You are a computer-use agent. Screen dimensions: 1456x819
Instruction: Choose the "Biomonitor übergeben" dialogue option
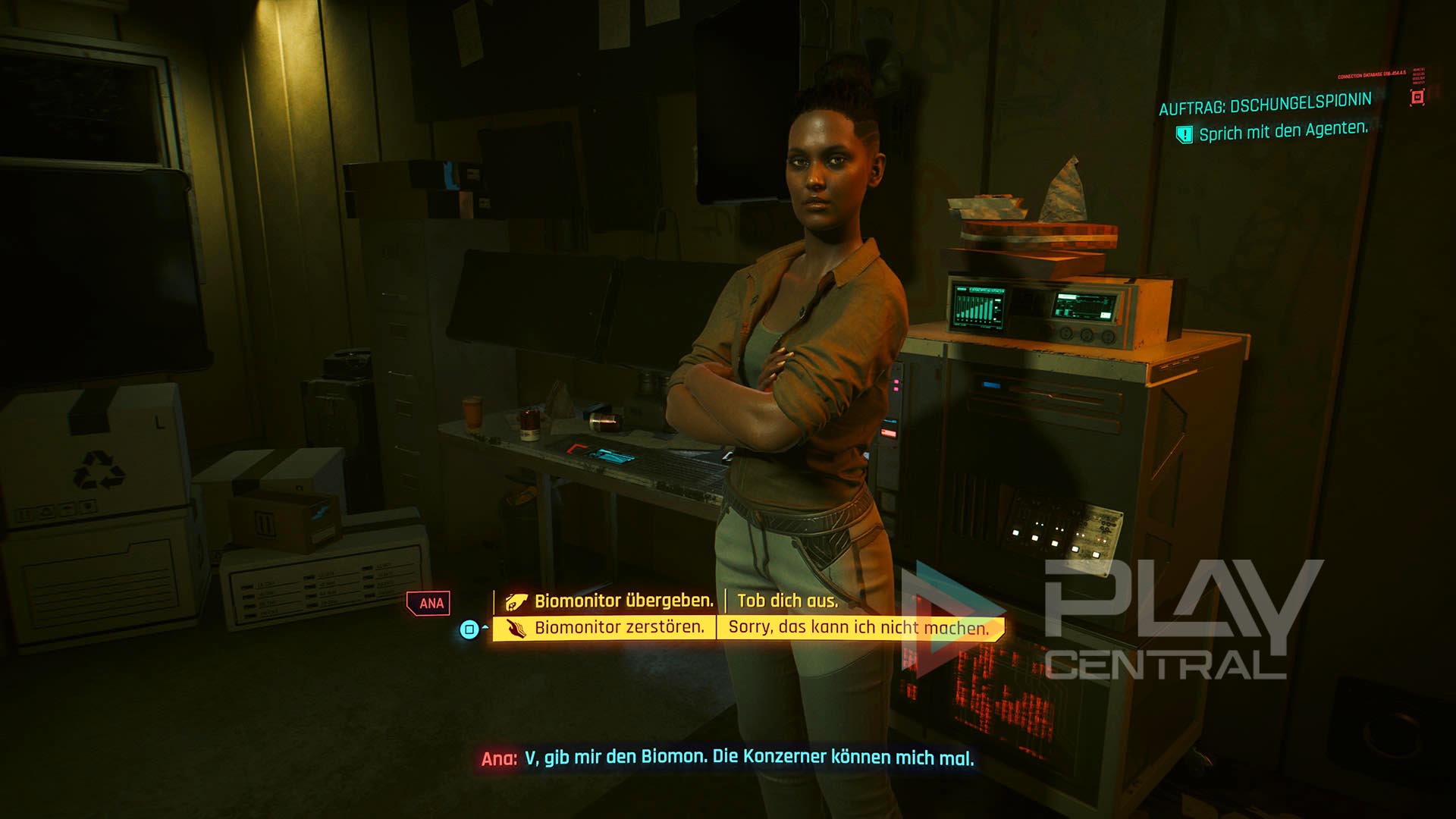pyautogui.click(x=623, y=601)
